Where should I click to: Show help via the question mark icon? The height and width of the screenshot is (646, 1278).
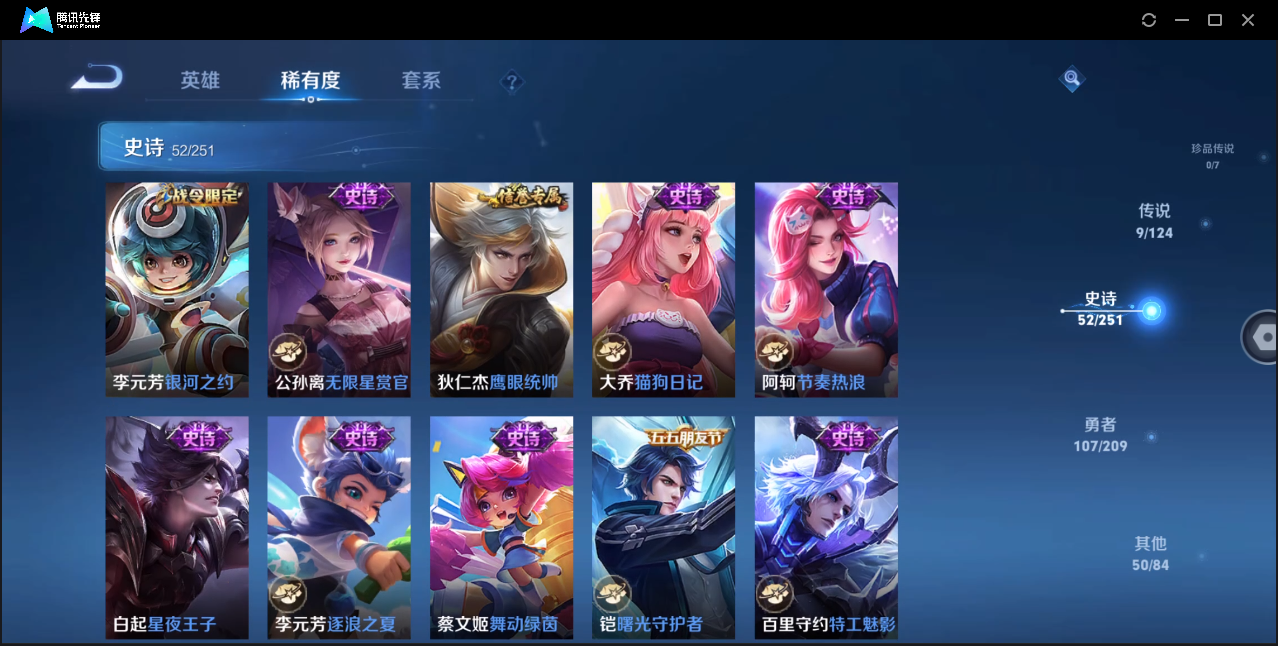(x=512, y=82)
